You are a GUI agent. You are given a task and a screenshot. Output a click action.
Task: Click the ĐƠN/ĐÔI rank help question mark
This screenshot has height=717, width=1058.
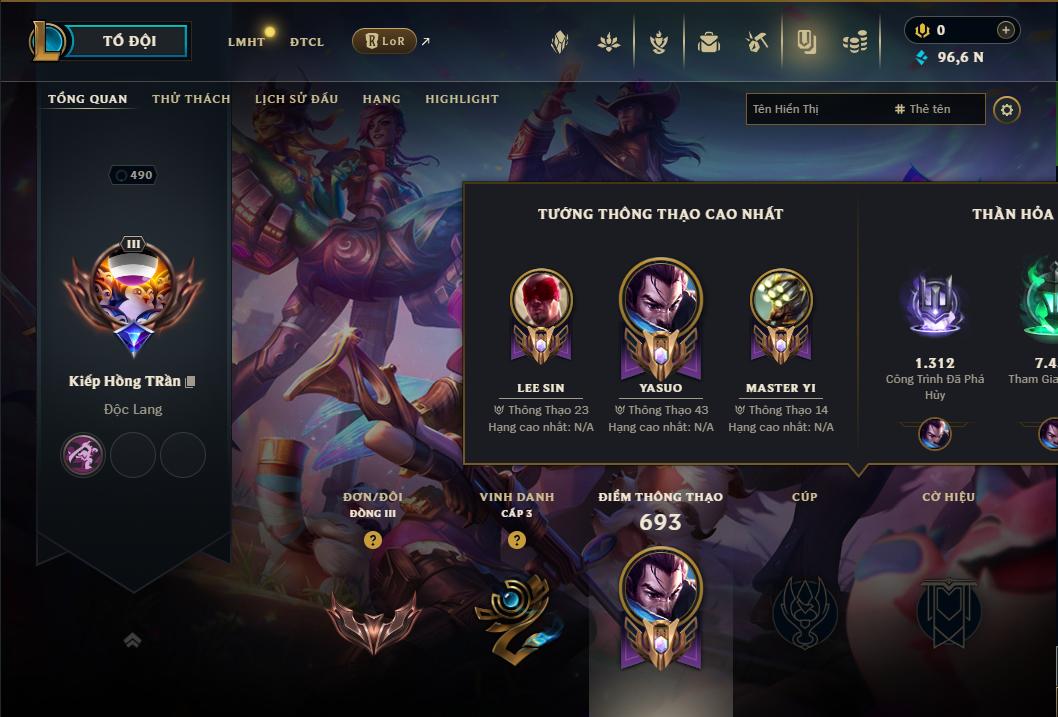[373, 540]
